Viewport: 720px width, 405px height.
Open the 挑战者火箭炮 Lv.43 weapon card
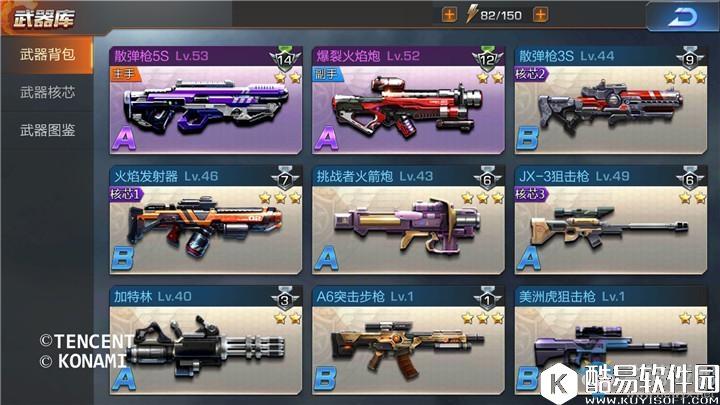coord(407,221)
